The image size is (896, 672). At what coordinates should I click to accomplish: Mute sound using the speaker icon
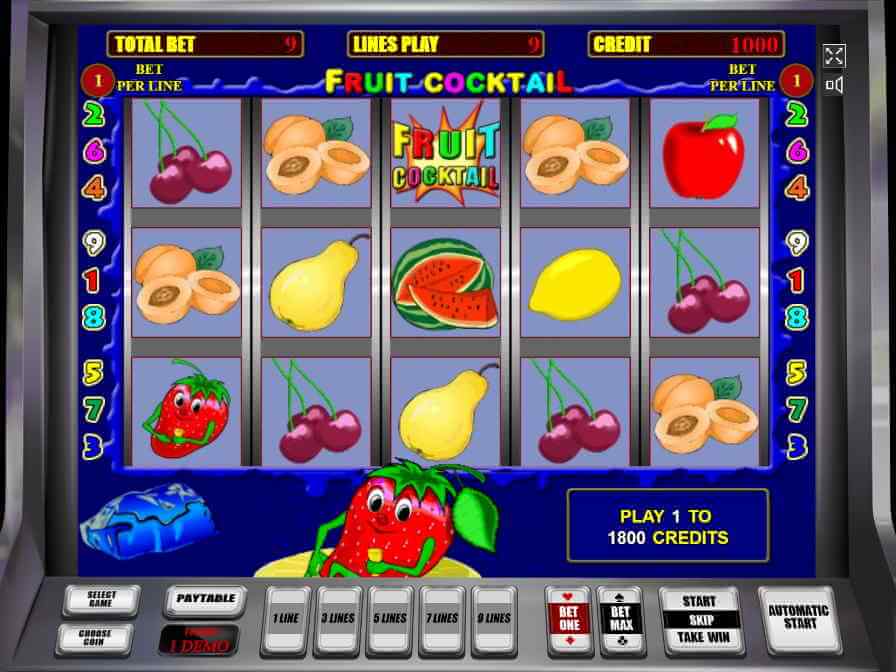click(834, 85)
